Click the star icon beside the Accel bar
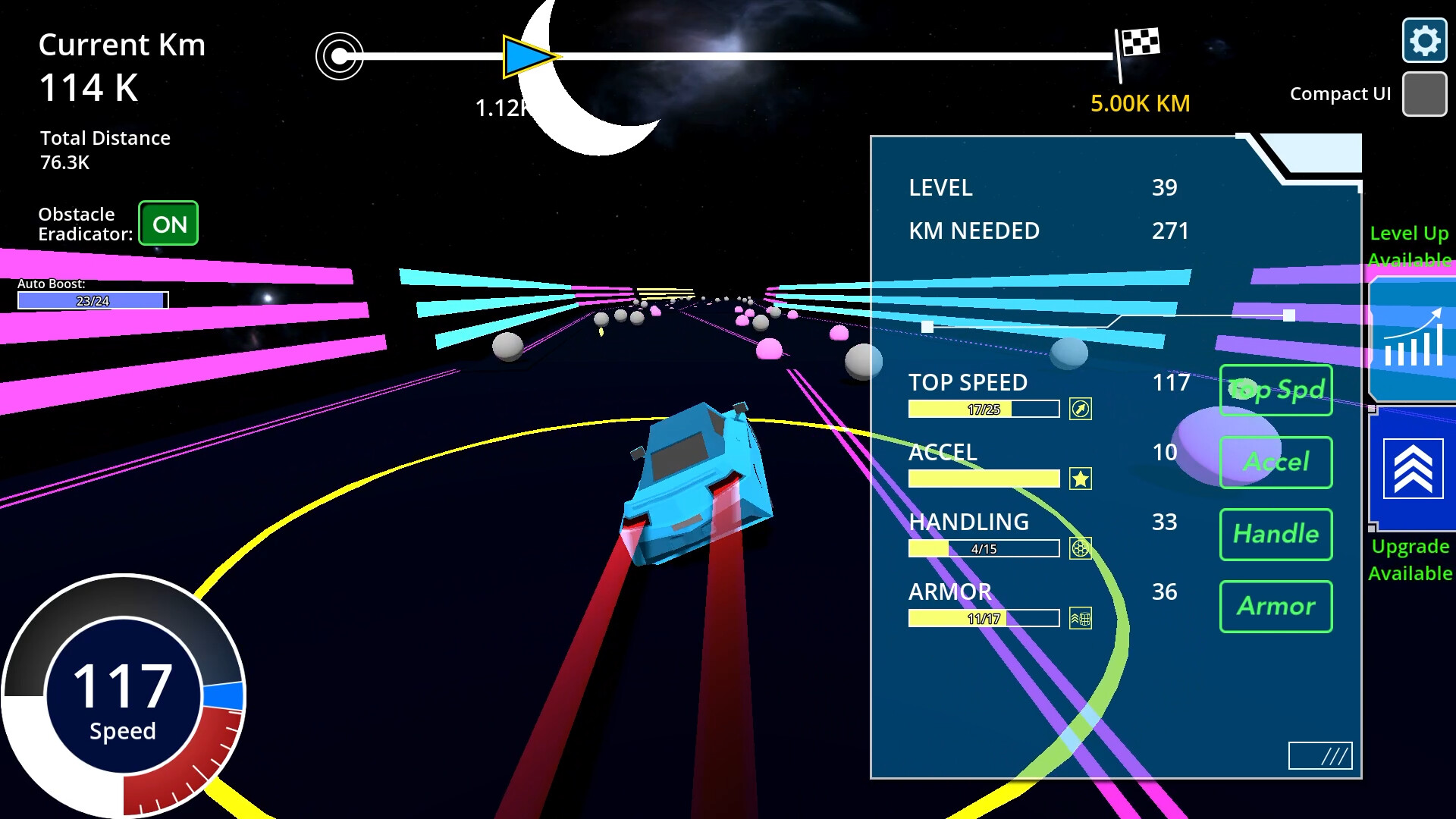This screenshot has height=819, width=1456. [x=1081, y=479]
